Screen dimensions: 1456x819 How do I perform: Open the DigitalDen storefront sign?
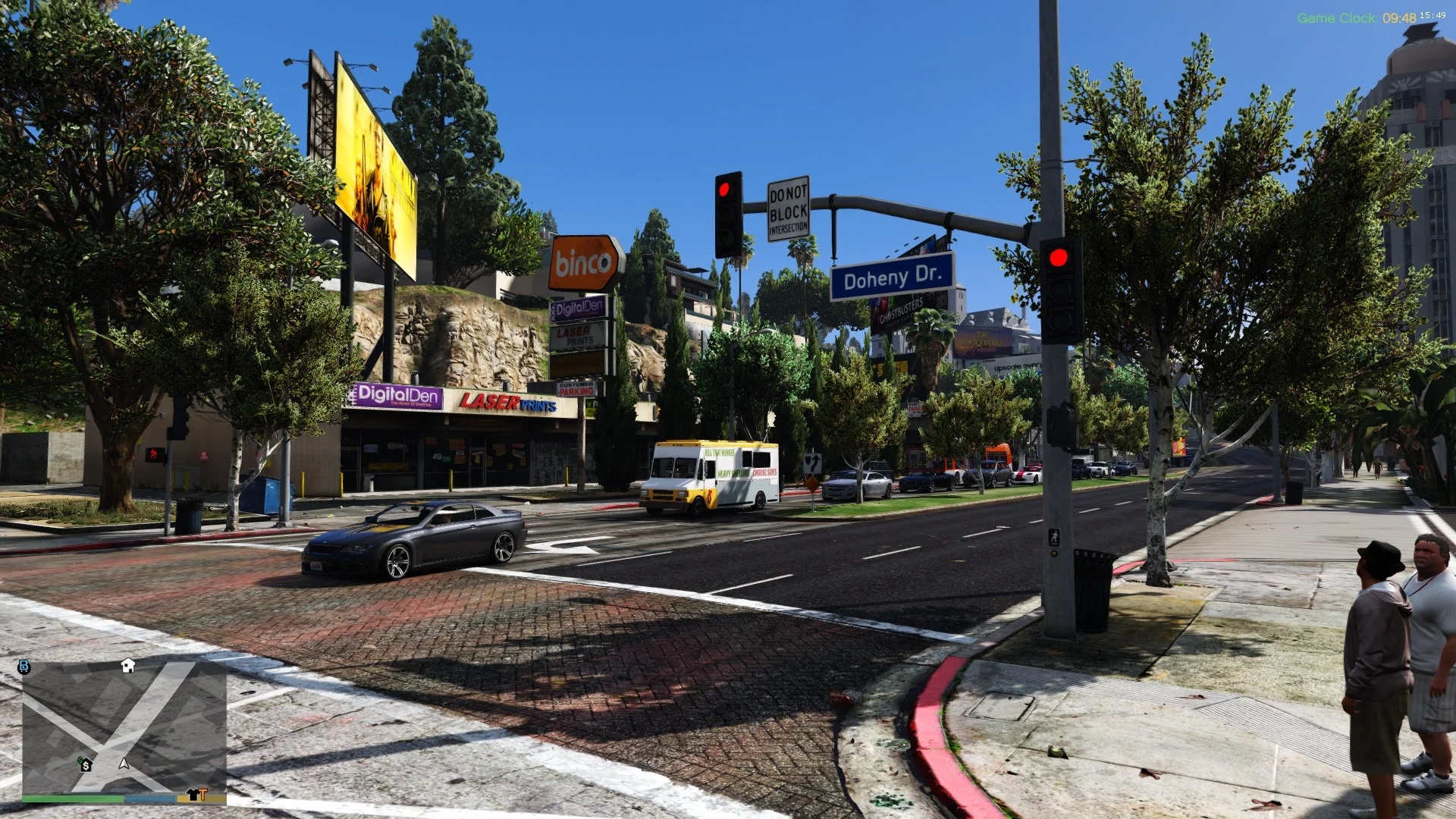pyautogui.click(x=397, y=395)
